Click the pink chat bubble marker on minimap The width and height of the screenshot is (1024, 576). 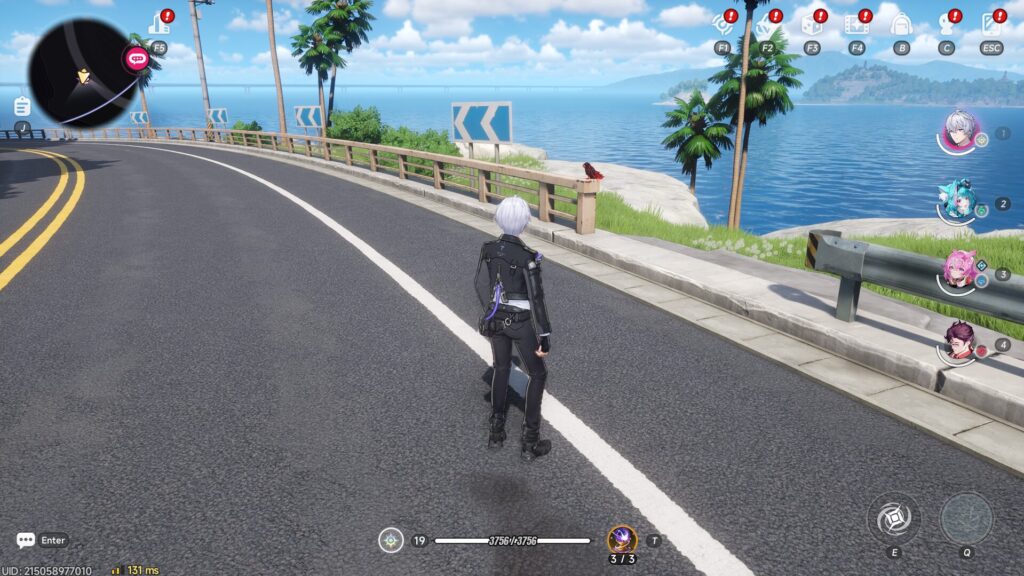click(136, 59)
